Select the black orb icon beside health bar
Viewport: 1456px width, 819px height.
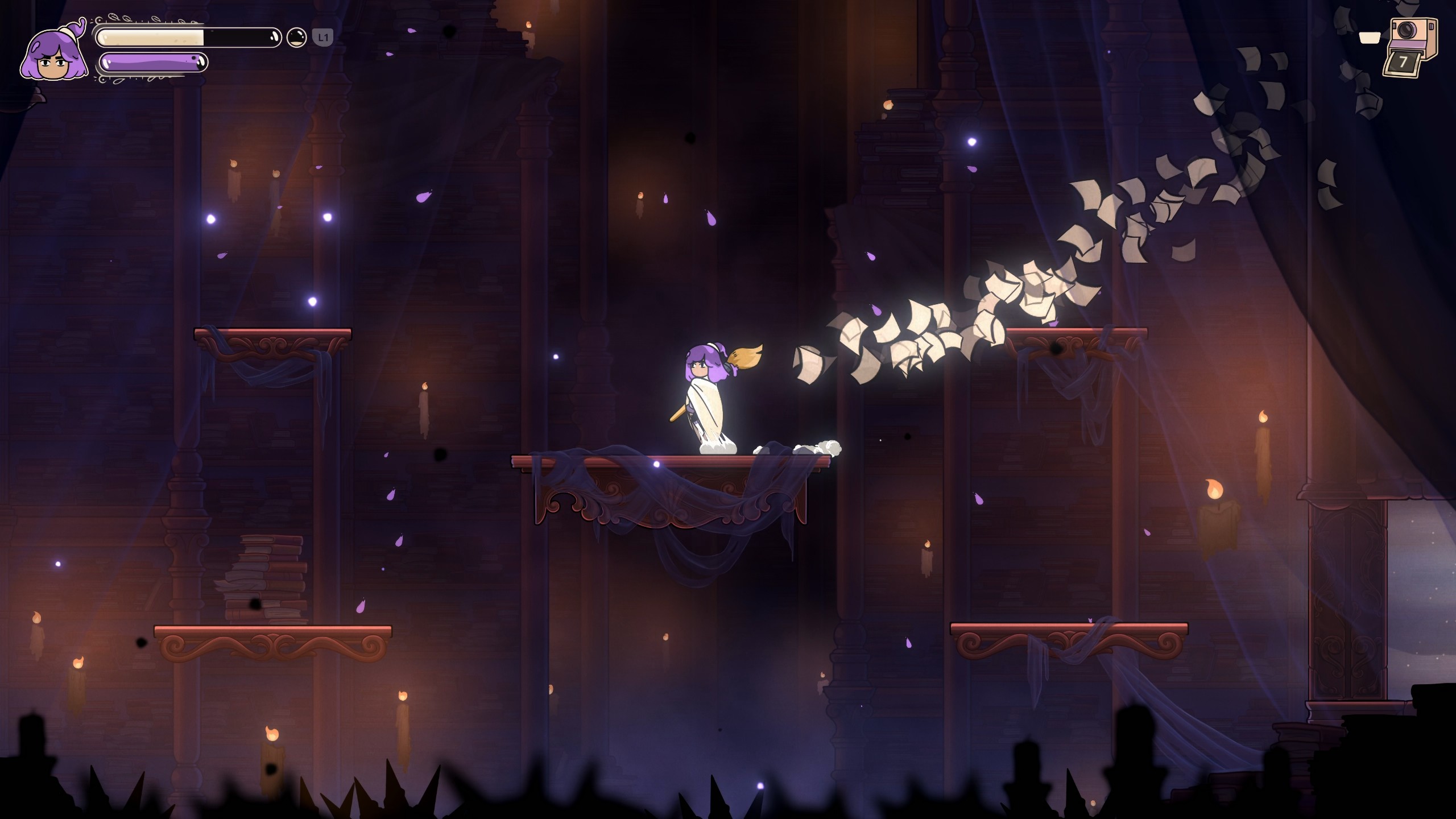coord(296,38)
